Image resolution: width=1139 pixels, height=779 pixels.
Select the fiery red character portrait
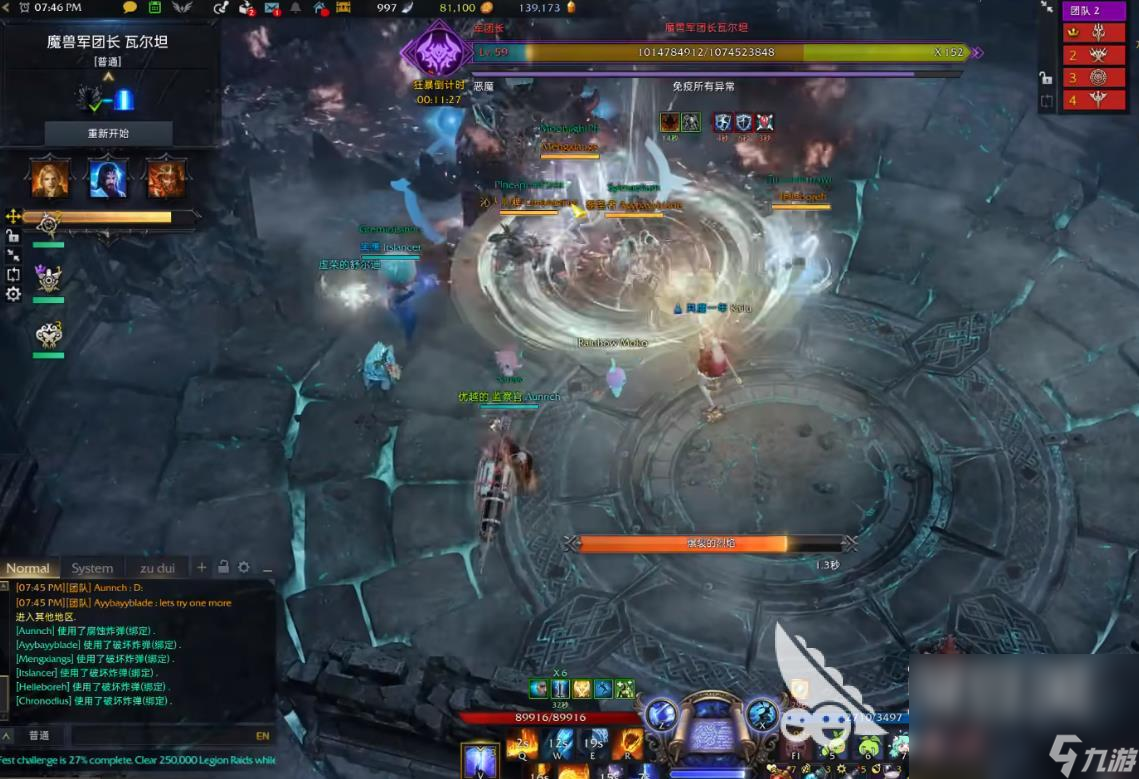point(165,178)
